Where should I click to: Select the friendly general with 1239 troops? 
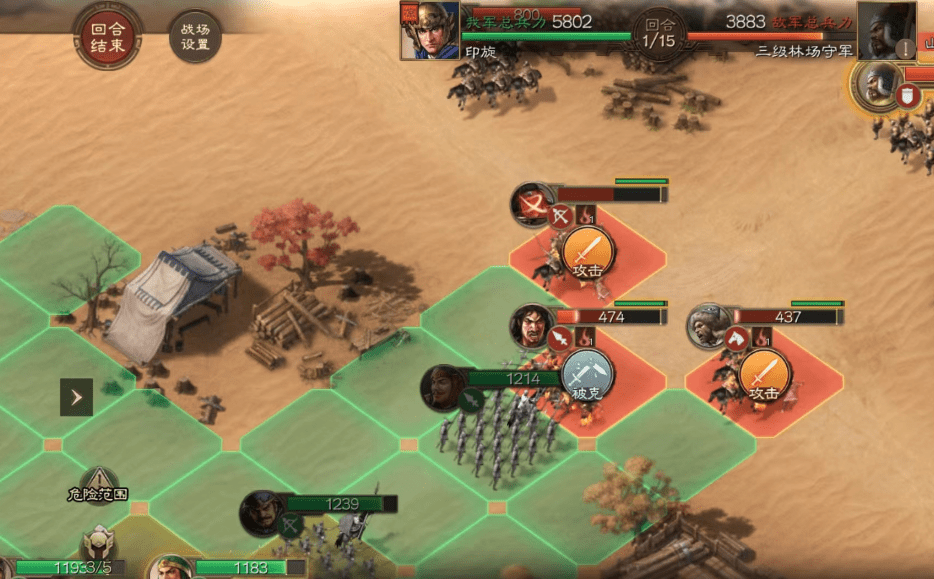click(262, 513)
